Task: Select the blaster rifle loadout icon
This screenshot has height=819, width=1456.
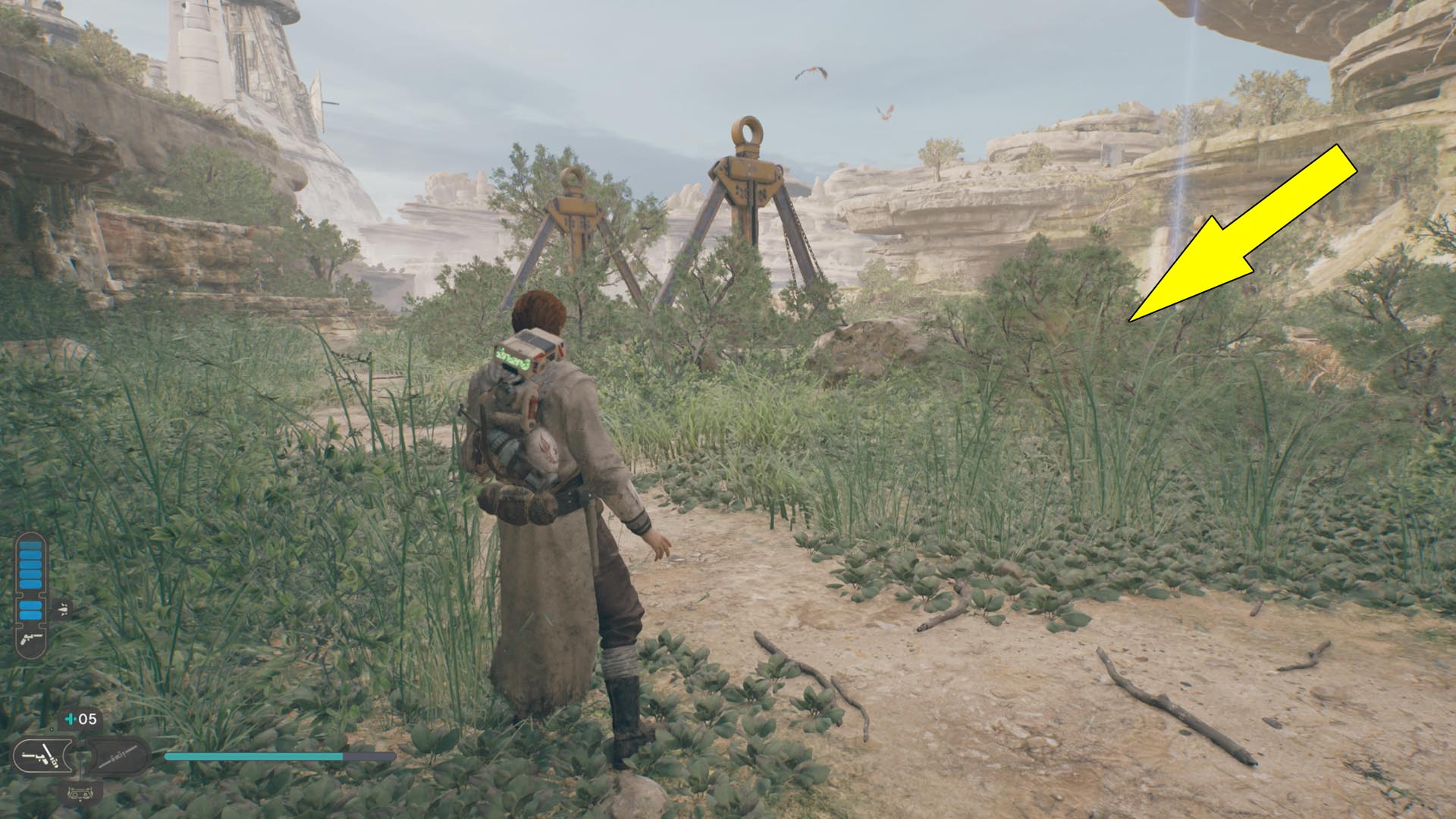Action: tap(116, 755)
